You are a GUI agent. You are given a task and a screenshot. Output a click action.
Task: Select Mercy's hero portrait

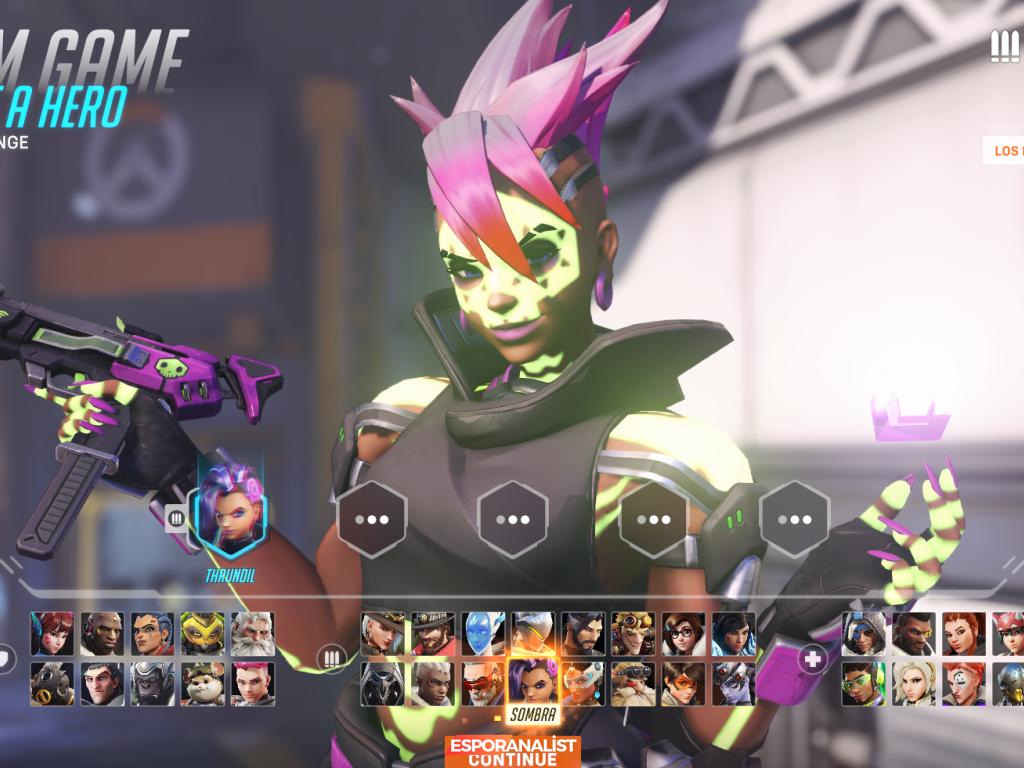coord(913,683)
